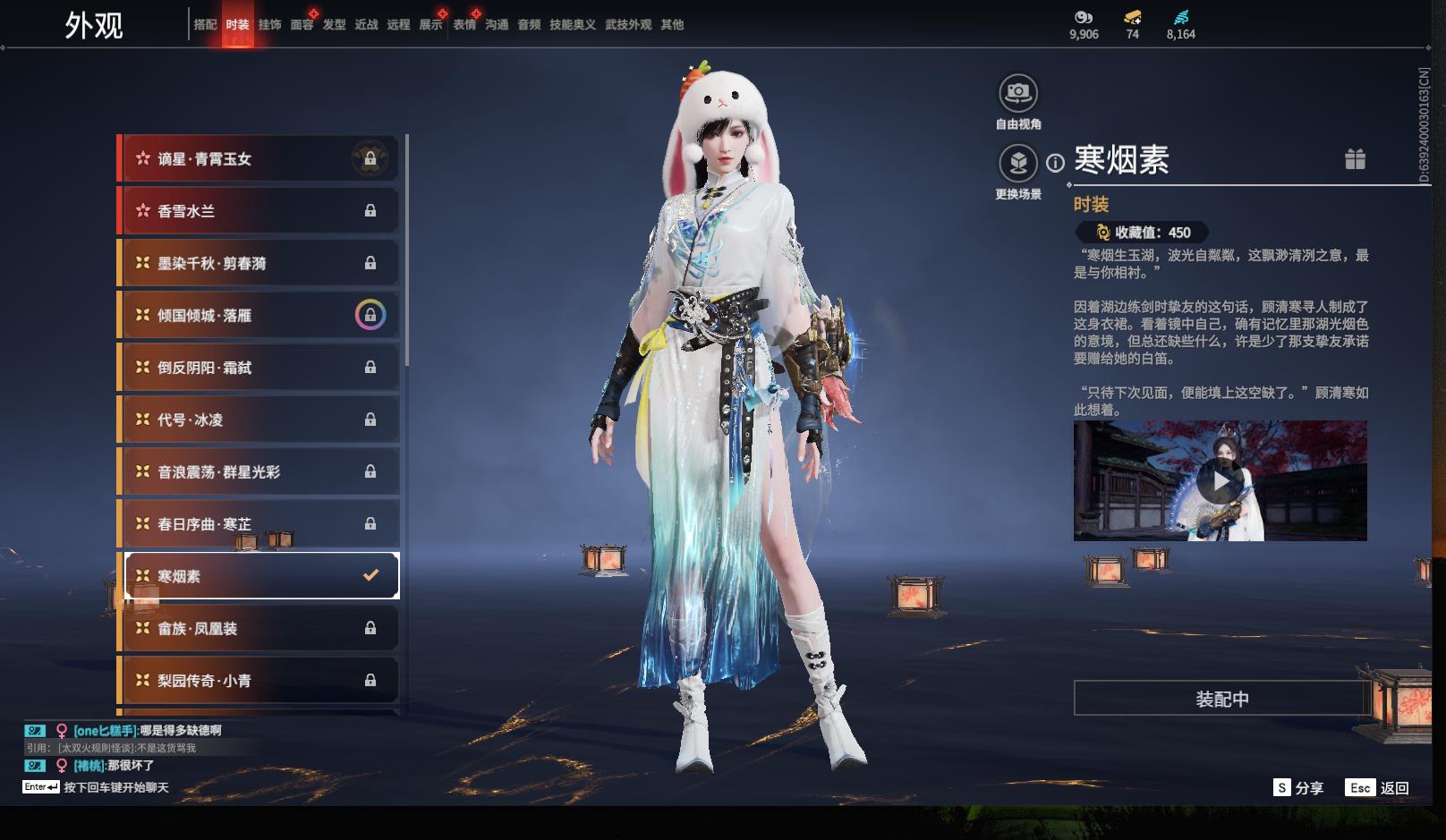
Task: Play the 寒烟素 preview video
Action: tap(1220, 482)
